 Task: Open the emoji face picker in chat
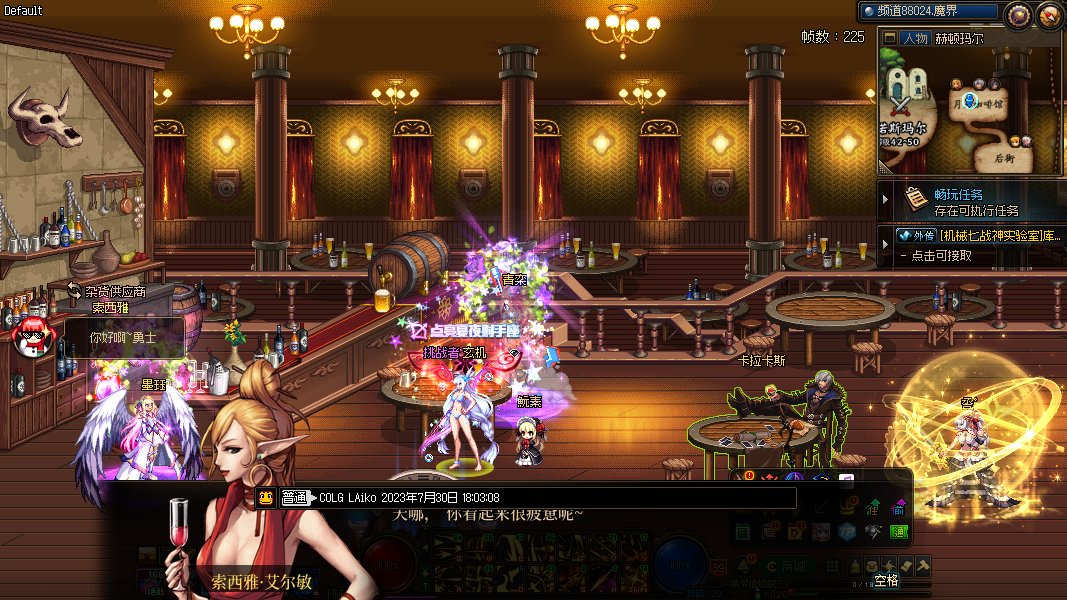pyautogui.click(x=266, y=498)
